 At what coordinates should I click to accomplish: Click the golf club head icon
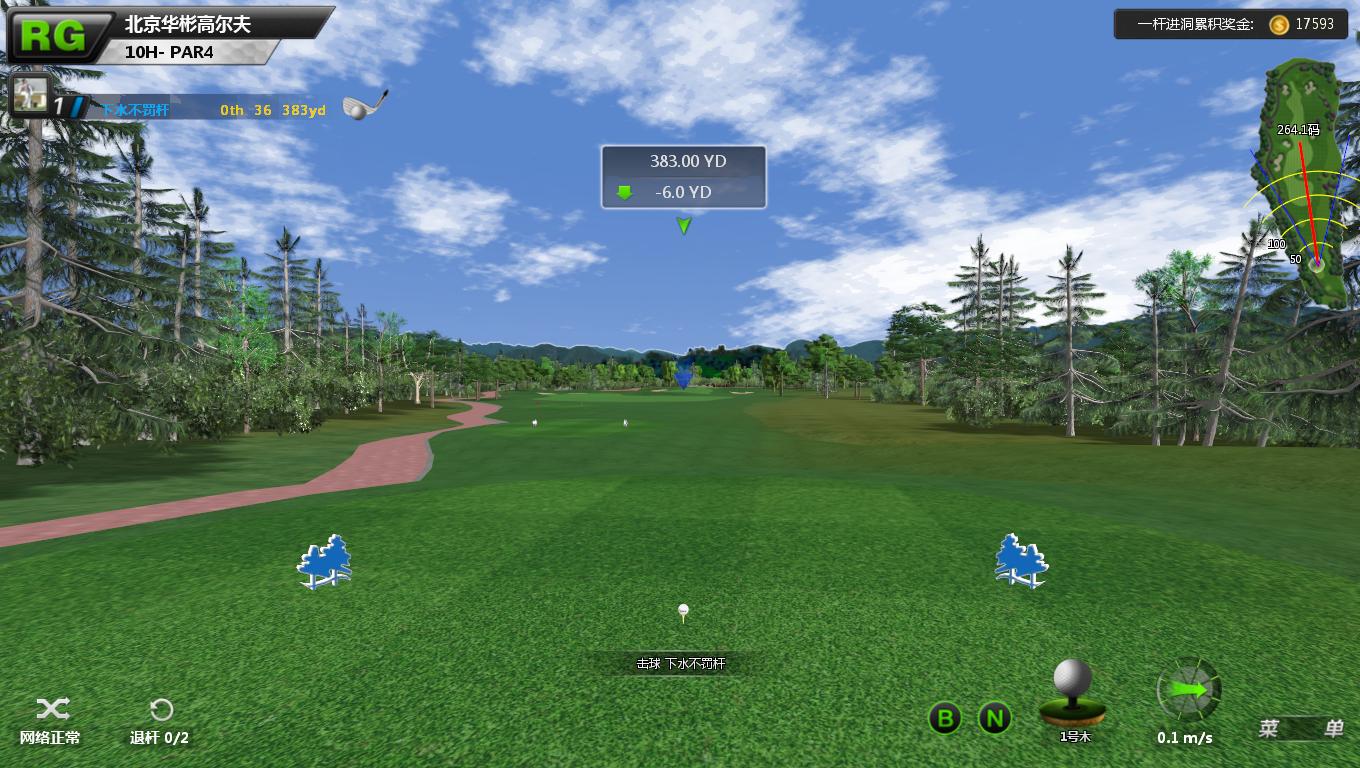pos(364,105)
